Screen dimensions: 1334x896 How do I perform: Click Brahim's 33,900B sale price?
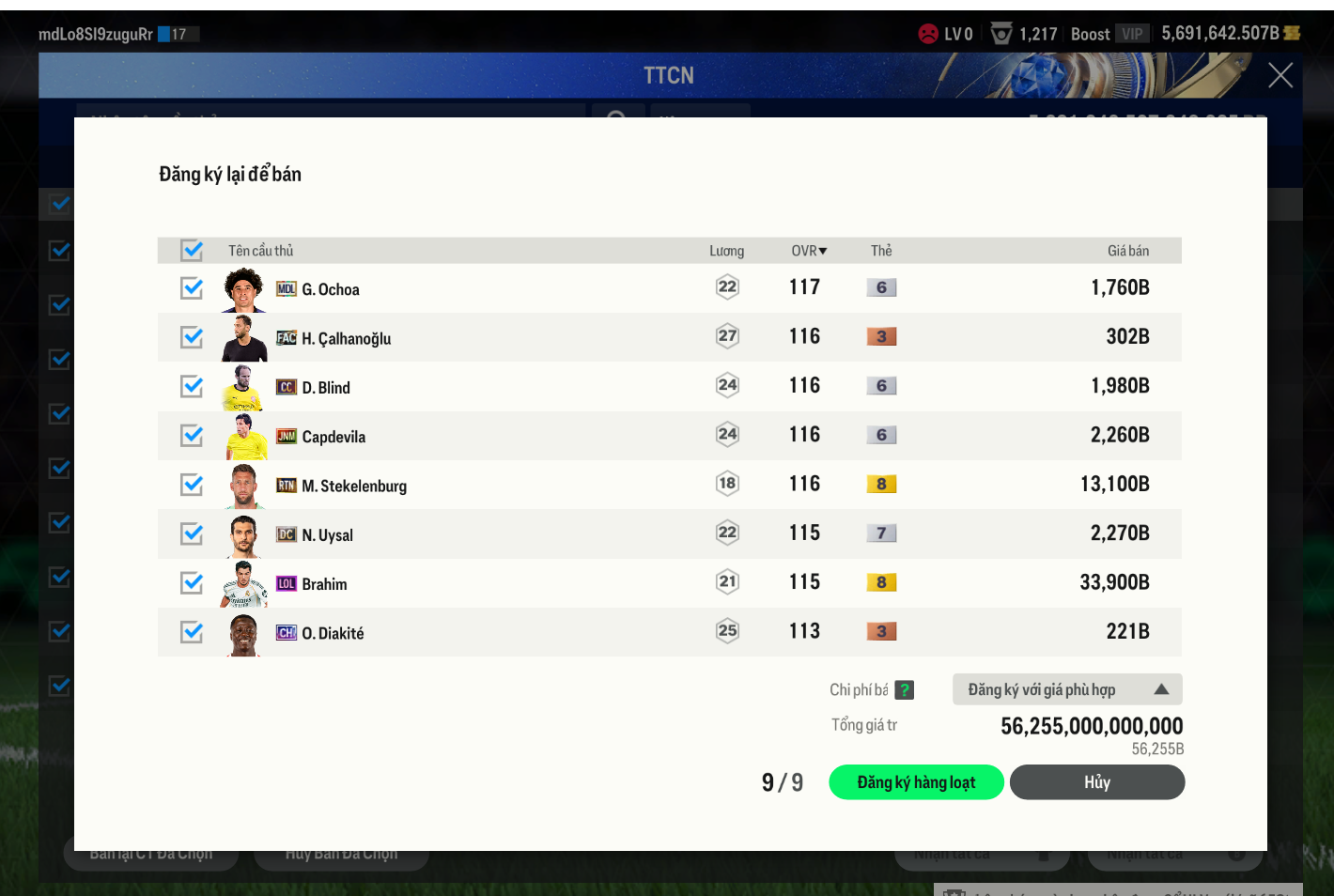tap(1114, 582)
